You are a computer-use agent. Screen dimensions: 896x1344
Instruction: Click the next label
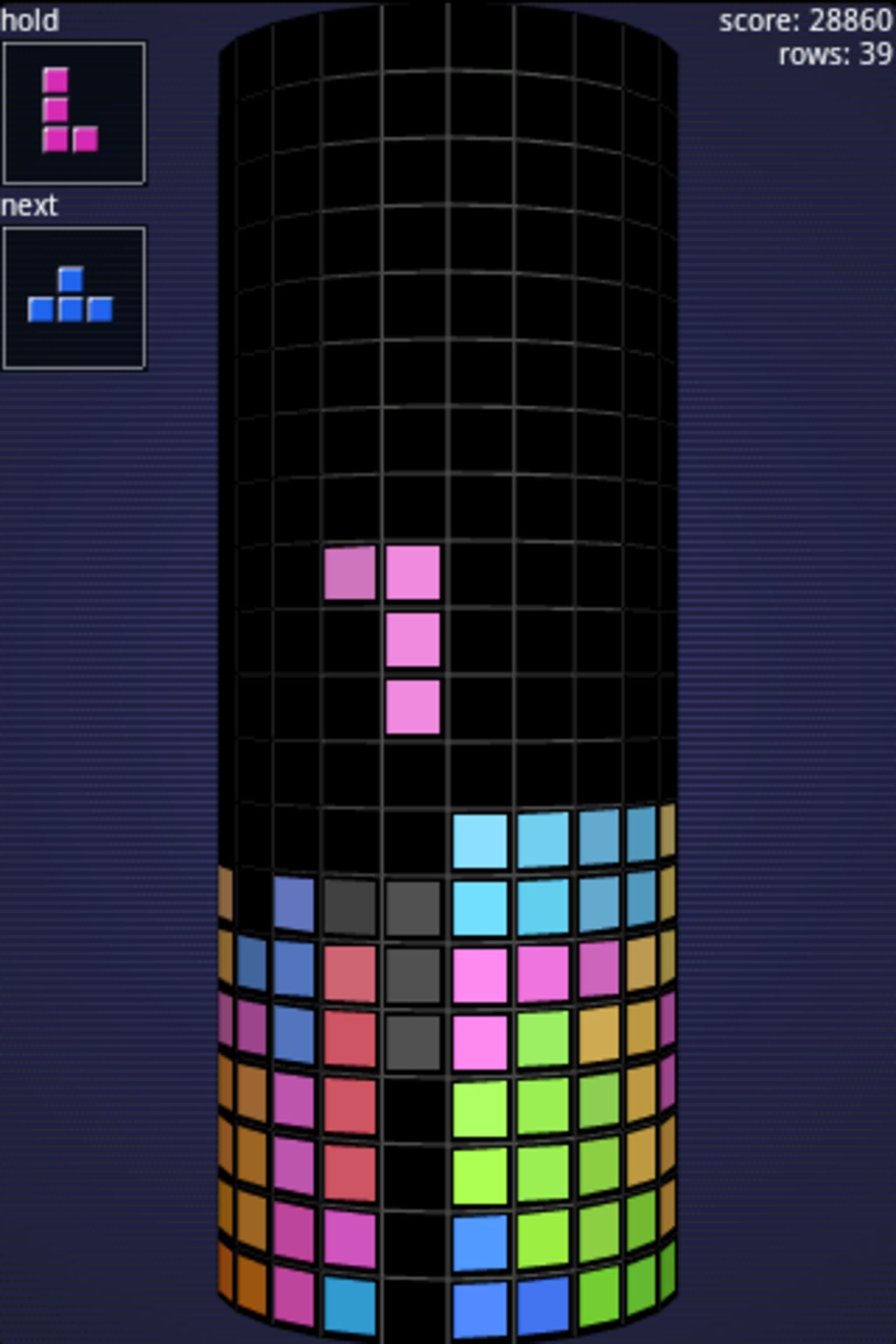coord(29,204)
